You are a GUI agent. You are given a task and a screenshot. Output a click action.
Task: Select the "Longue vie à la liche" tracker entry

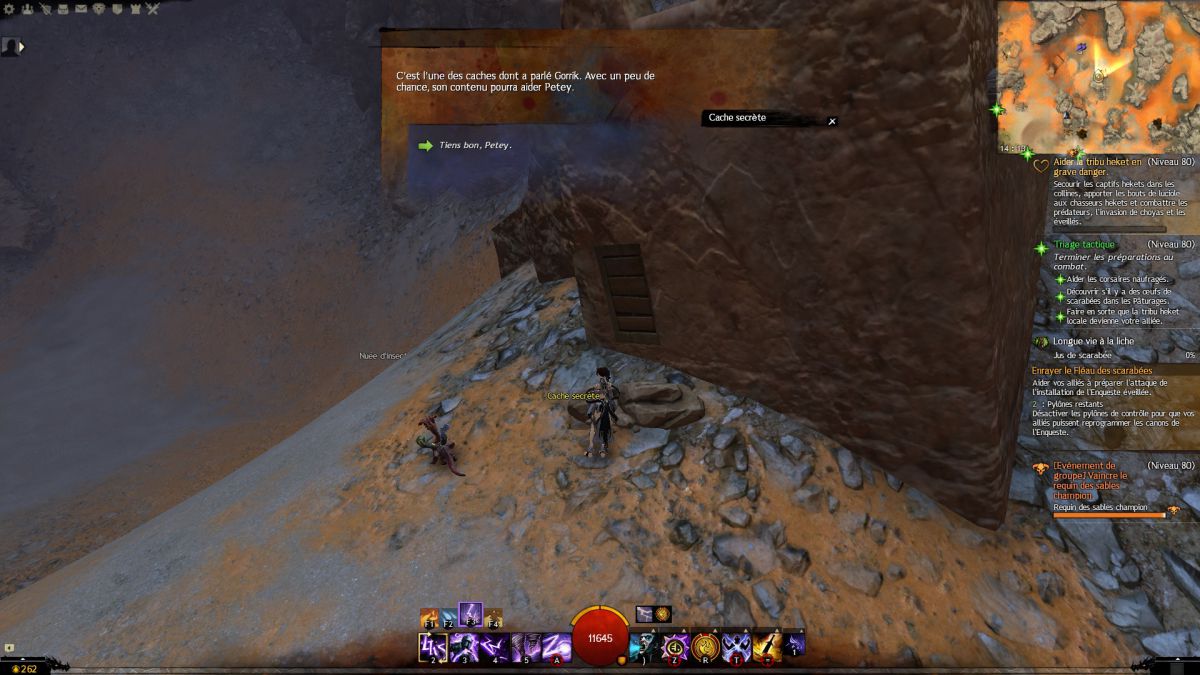pyautogui.click(x=1093, y=341)
